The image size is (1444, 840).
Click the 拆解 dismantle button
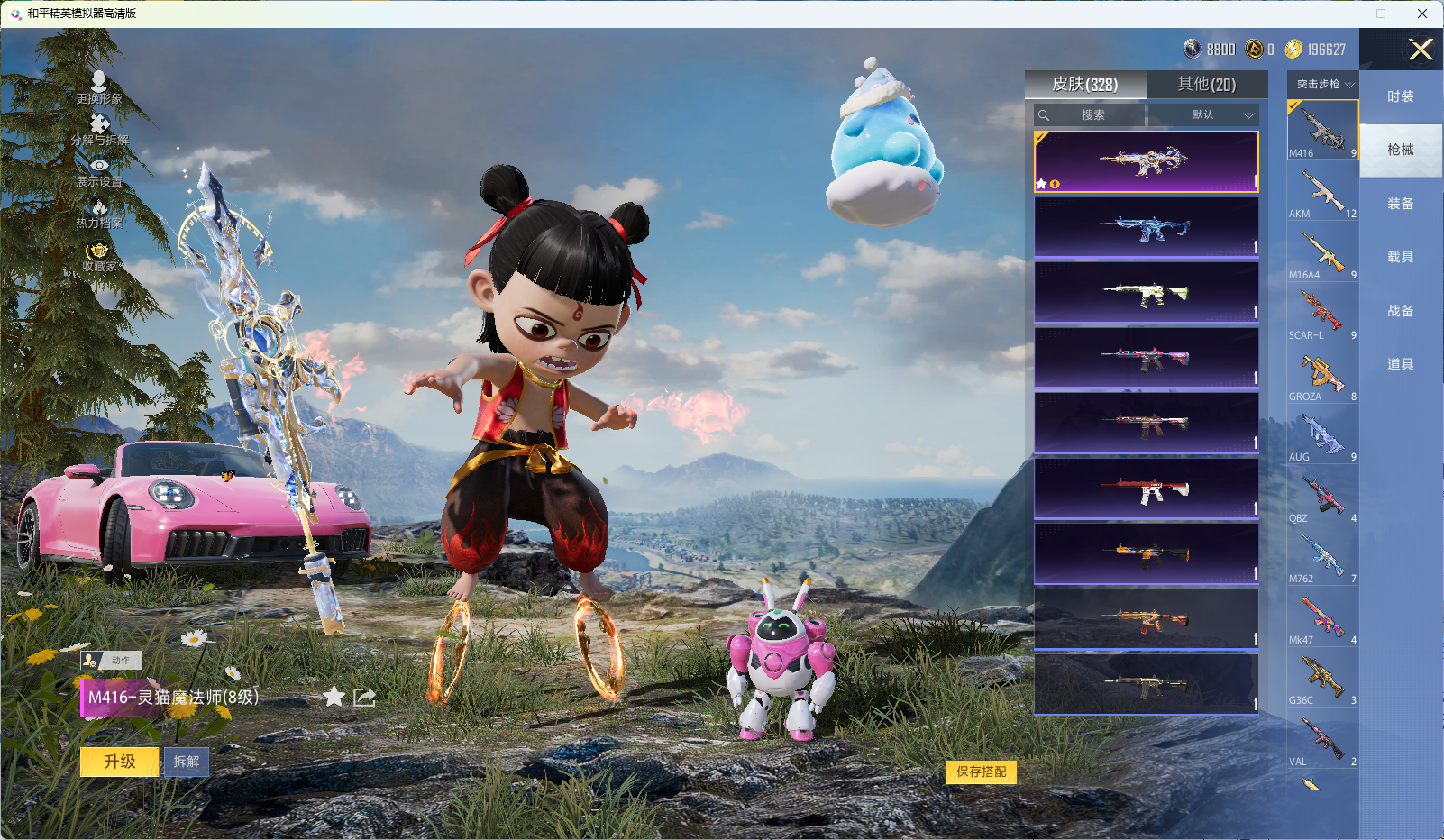click(x=187, y=762)
